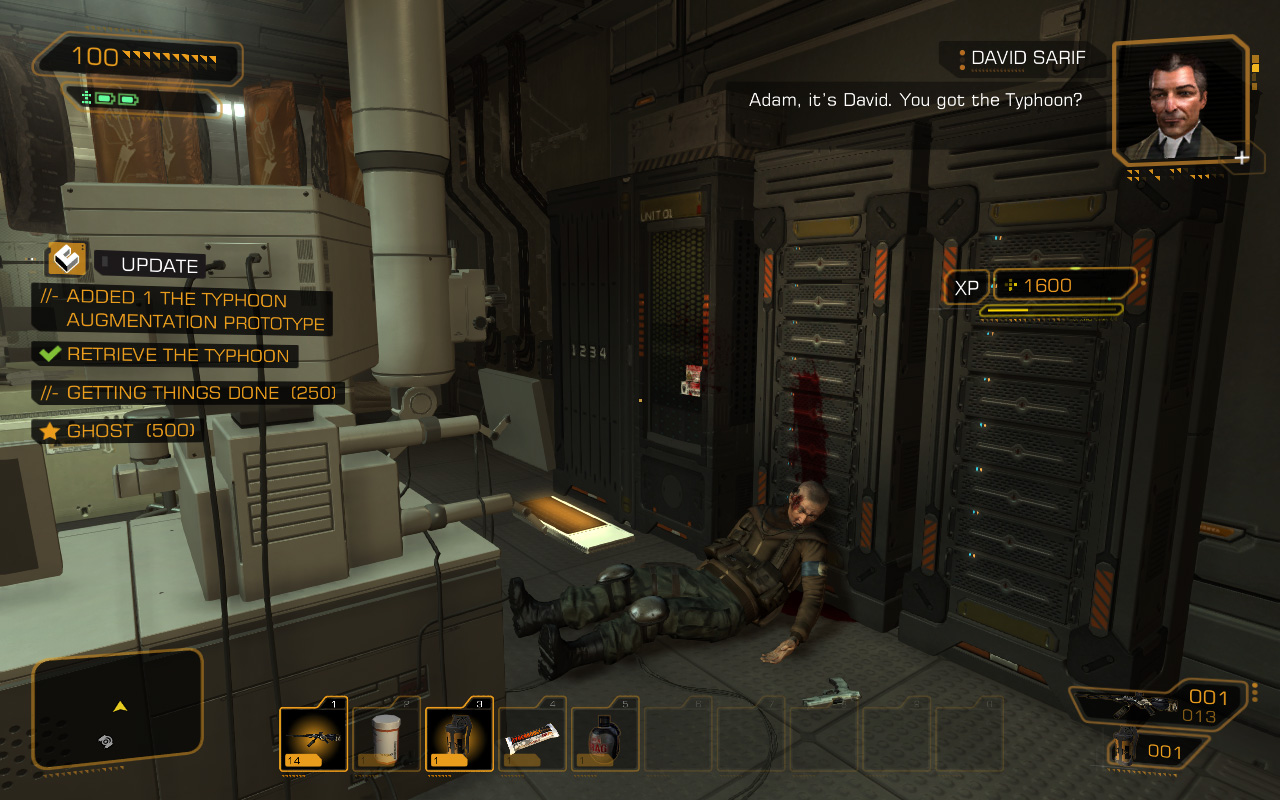Click the equipped grenade indicator
This screenshot has width=1280, height=800.
[1153, 752]
